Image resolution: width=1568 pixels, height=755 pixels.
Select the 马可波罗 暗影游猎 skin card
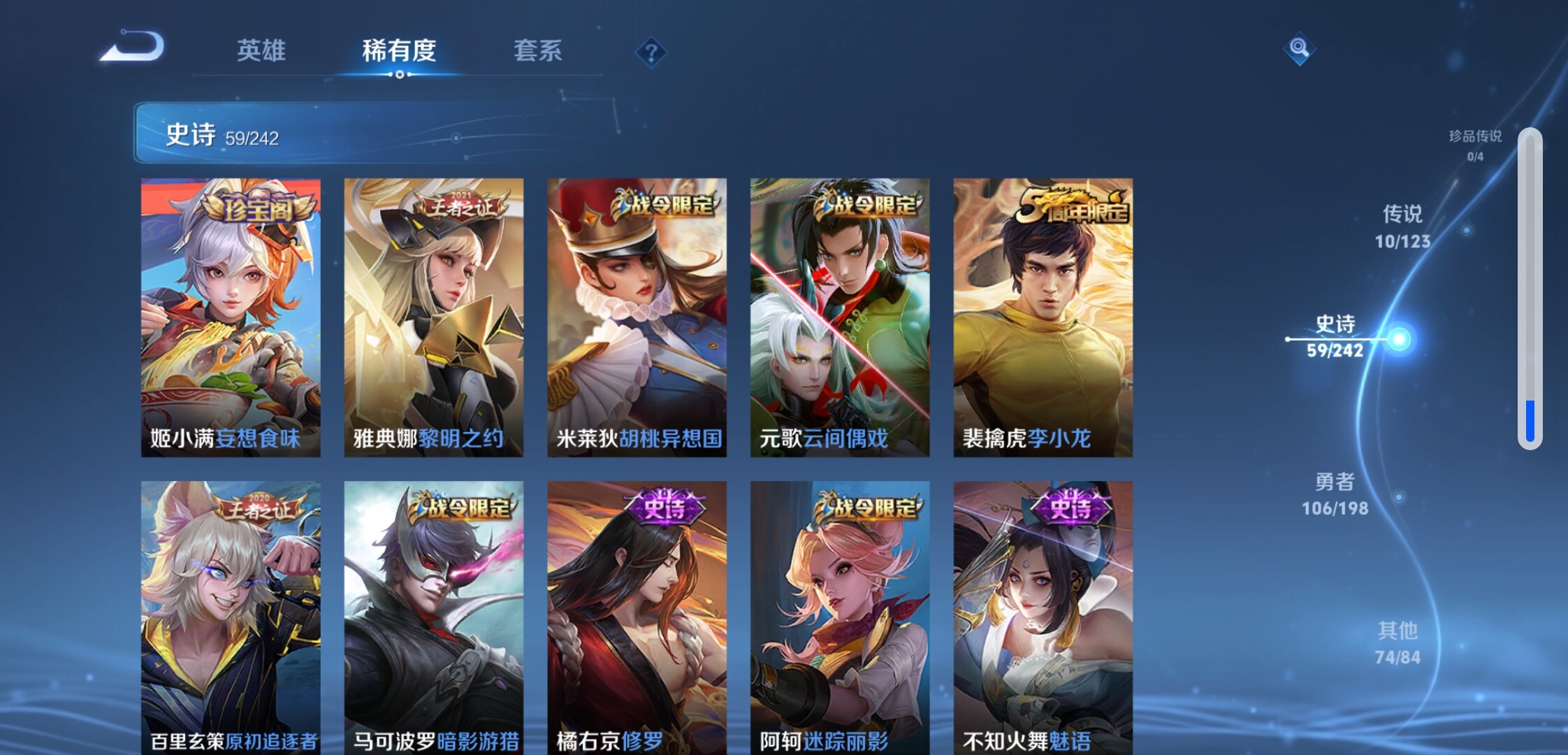pos(433,617)
